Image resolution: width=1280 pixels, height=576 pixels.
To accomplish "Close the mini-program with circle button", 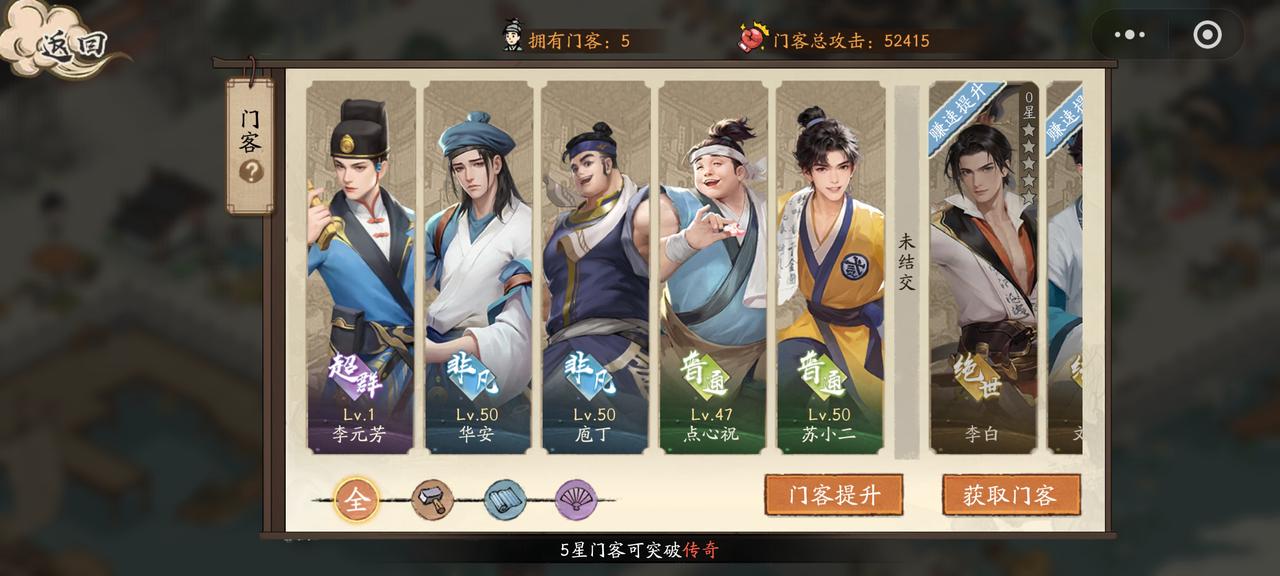I will coord(1207,35).
